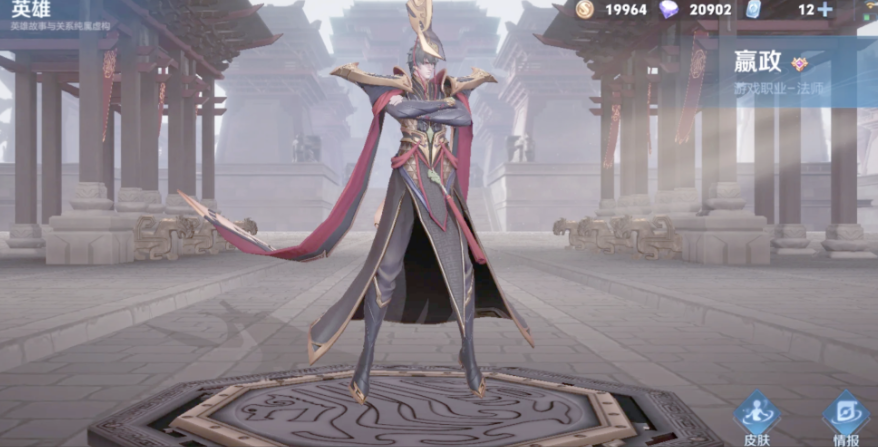Tap the plus icon to add tickets
Screen dimensions: 878x447
point(825,10)
